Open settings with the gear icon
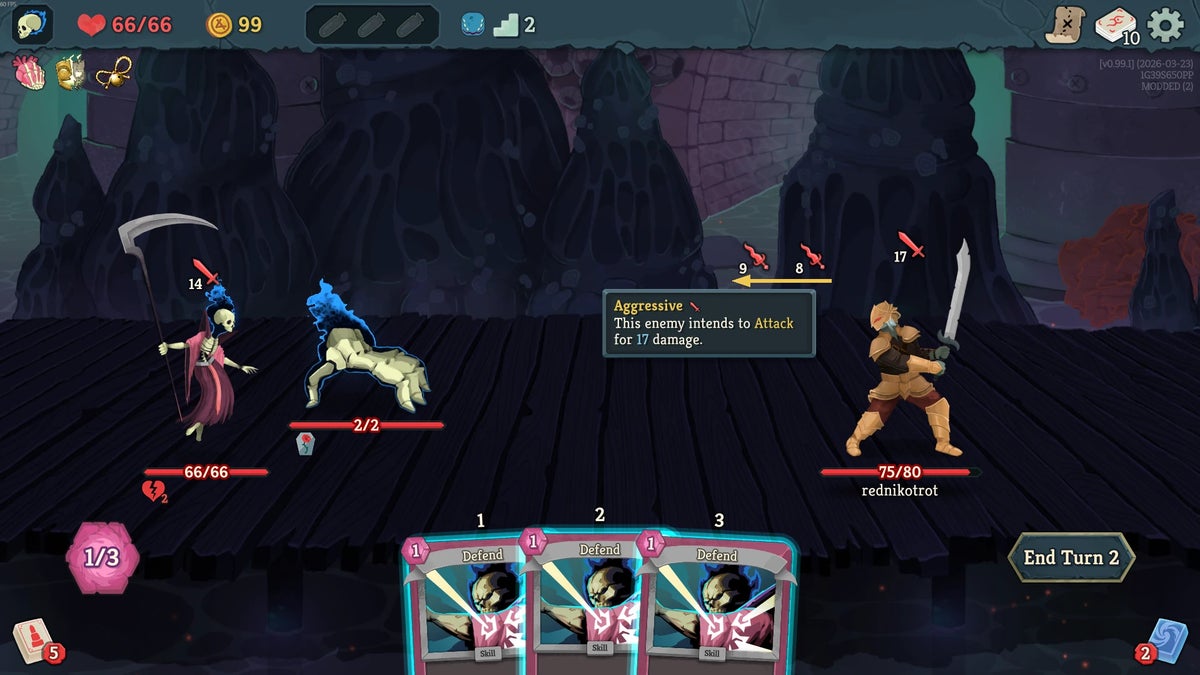This screenshot has width=1200, height=675. pyautogui.click(x=1165, y=24)
